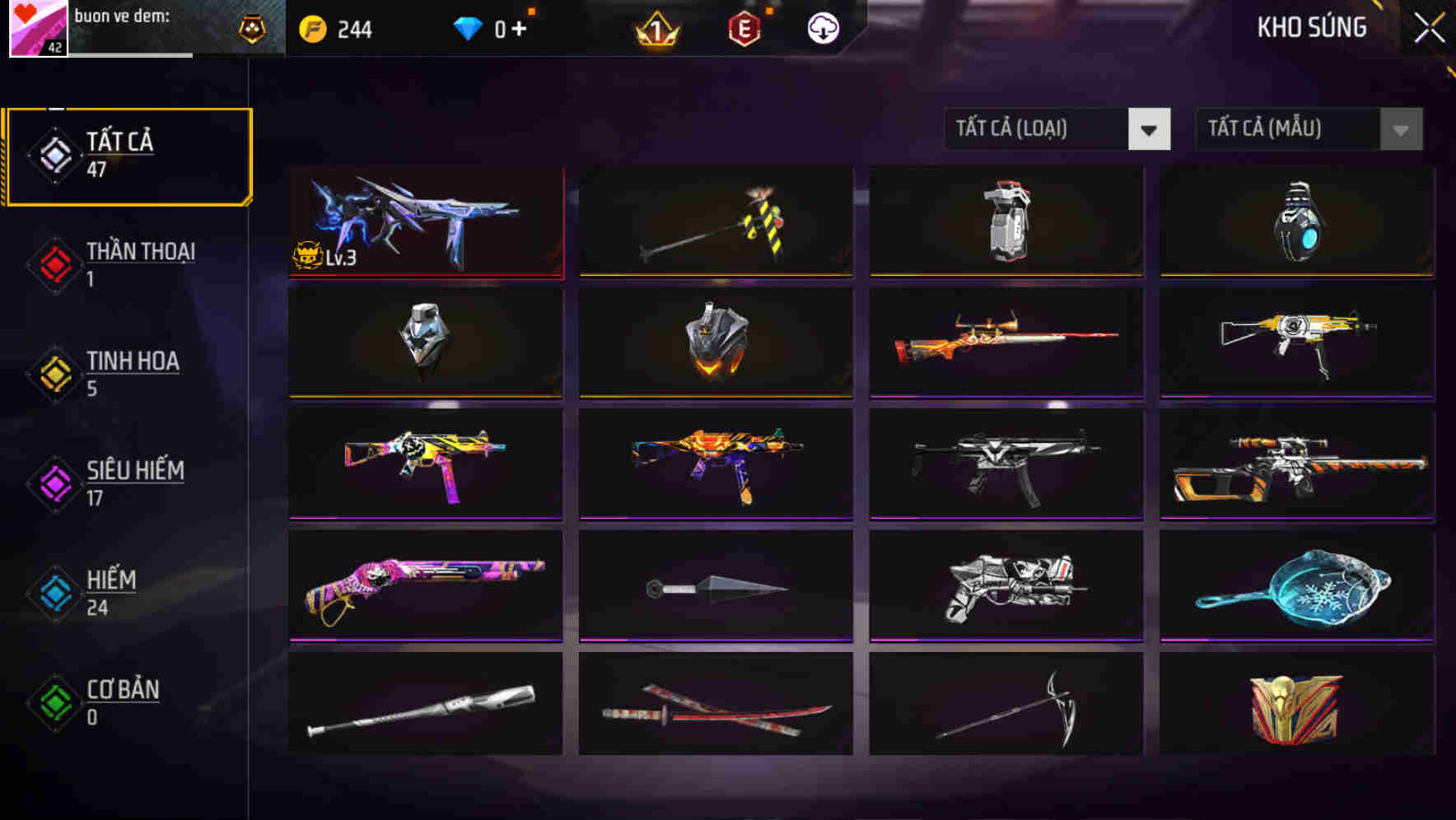The height and width of the screenshot is (820, 1456).
Task: Select the pink shotgun skin thumbnail
Action: (x=425, y=585)
